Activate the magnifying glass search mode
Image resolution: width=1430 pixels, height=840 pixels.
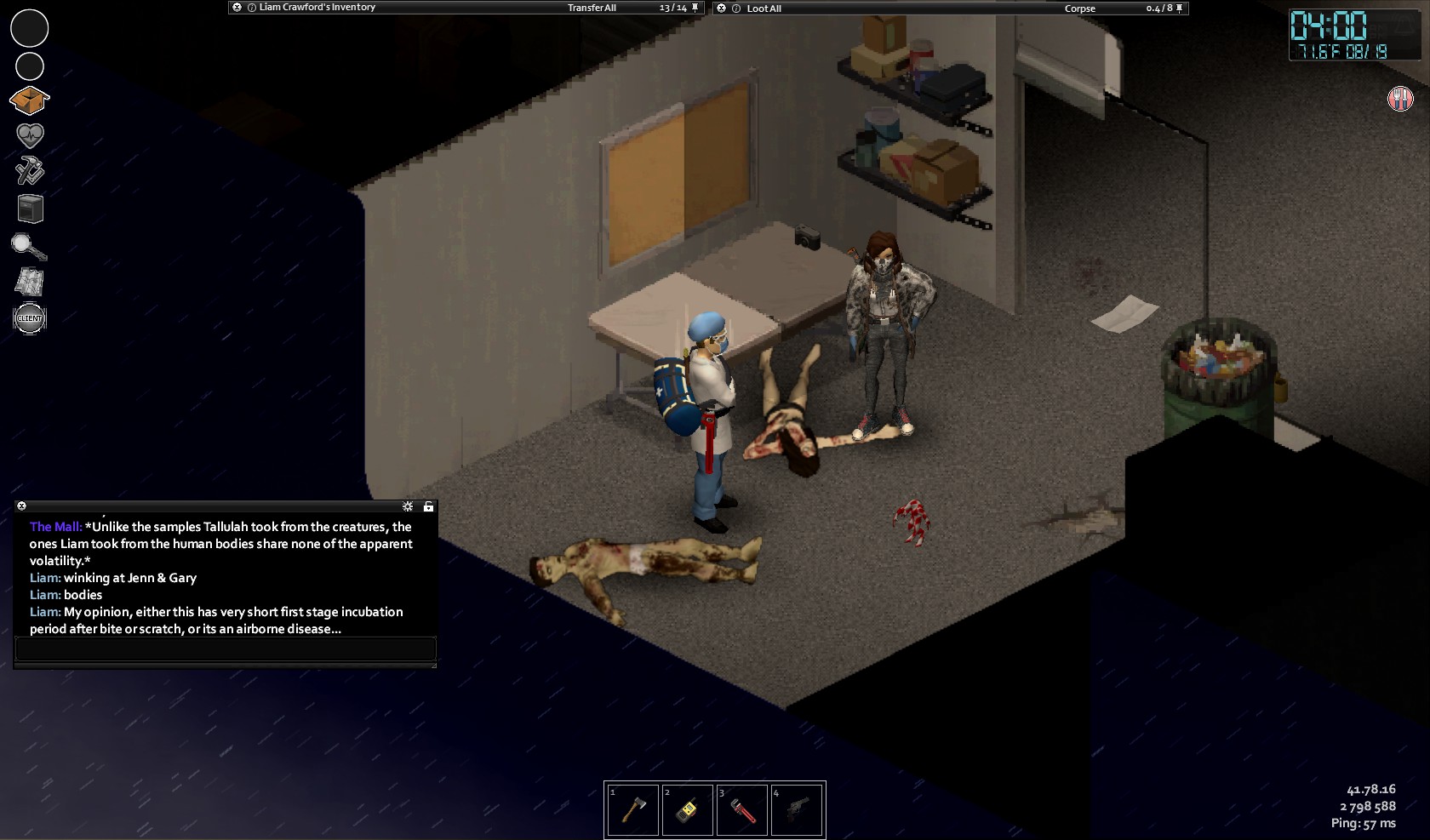click(x=29, y=247)
